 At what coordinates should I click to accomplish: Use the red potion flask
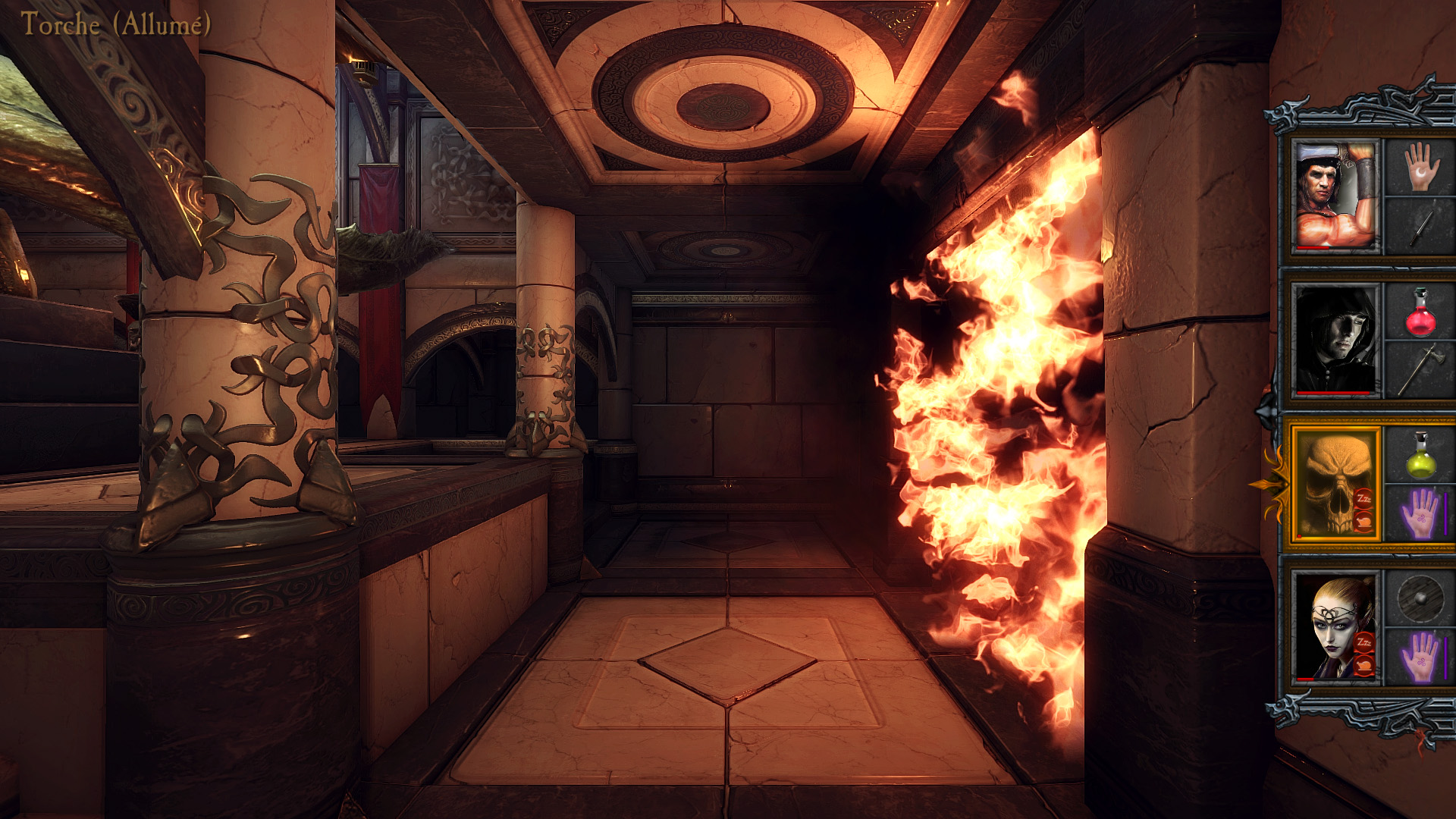(x=1421, y=312)
